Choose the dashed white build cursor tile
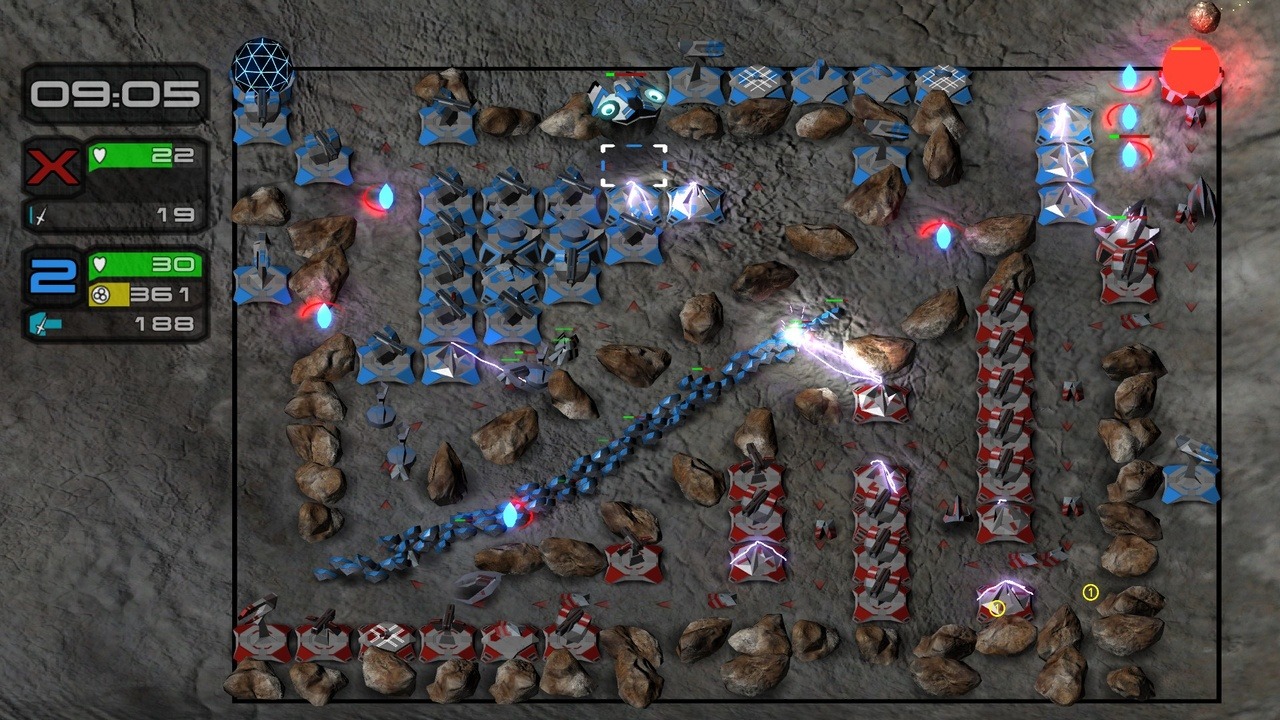 pyautogui.click(x=634, y=166)
